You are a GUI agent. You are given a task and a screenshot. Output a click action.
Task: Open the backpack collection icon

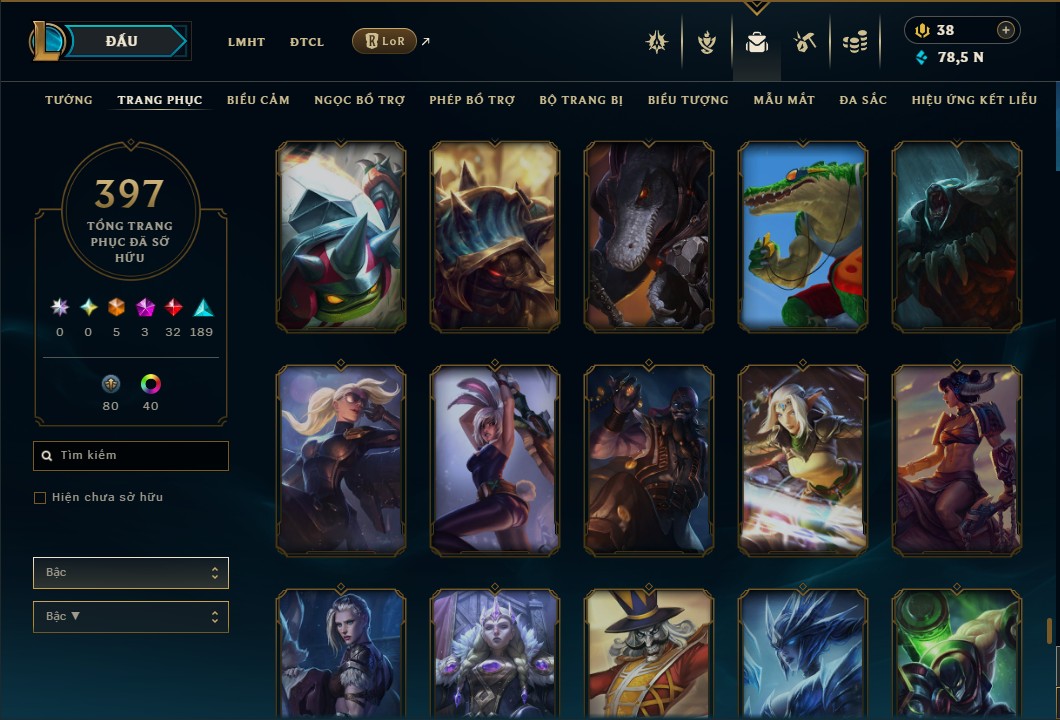757,42
